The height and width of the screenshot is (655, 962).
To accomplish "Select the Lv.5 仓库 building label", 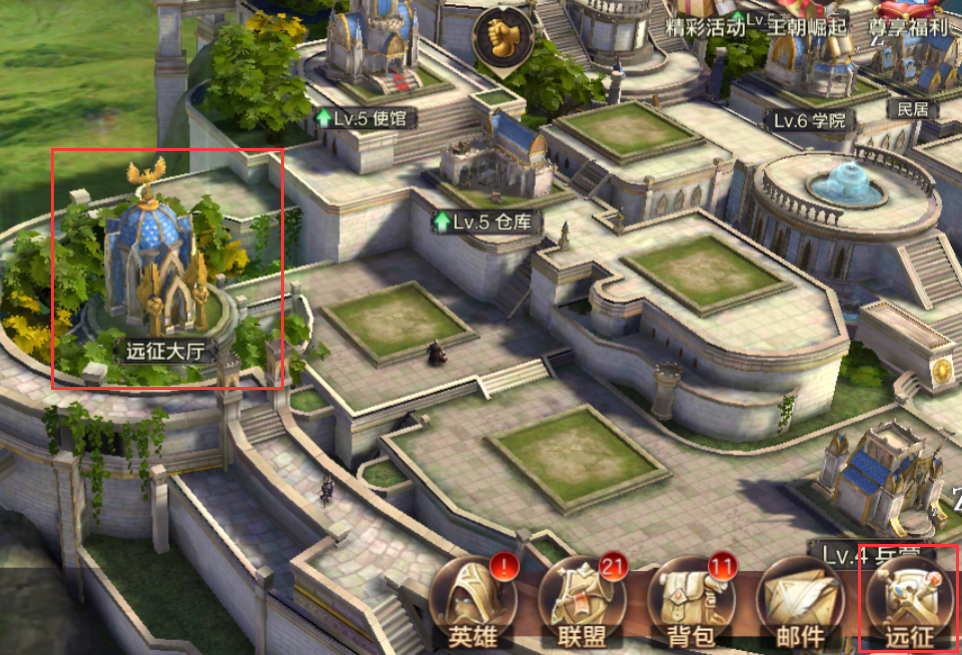I will (x=482, y=221).
